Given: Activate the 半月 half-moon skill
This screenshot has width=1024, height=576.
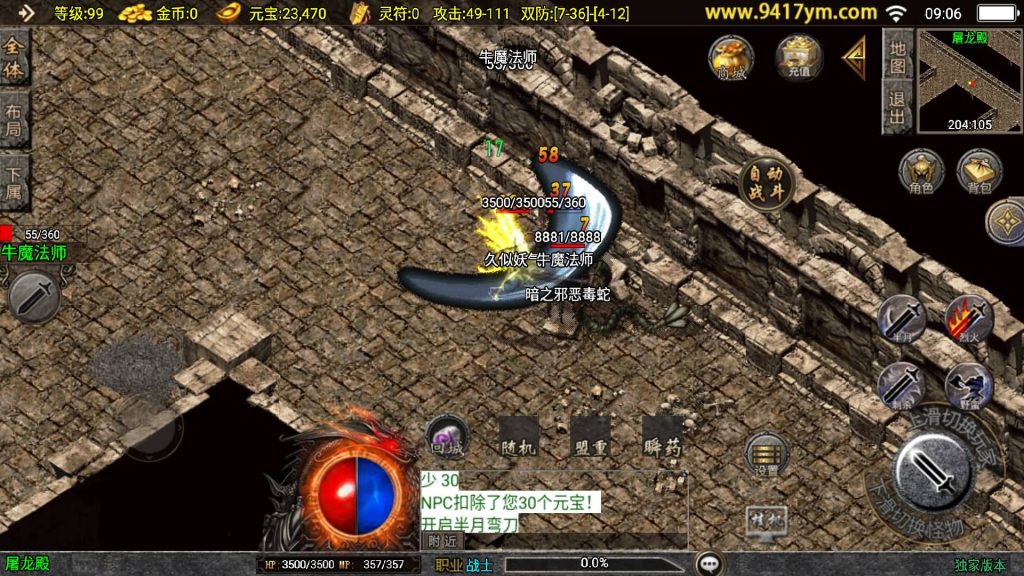Looking at the screenshot, I should (x=901, y=319).
